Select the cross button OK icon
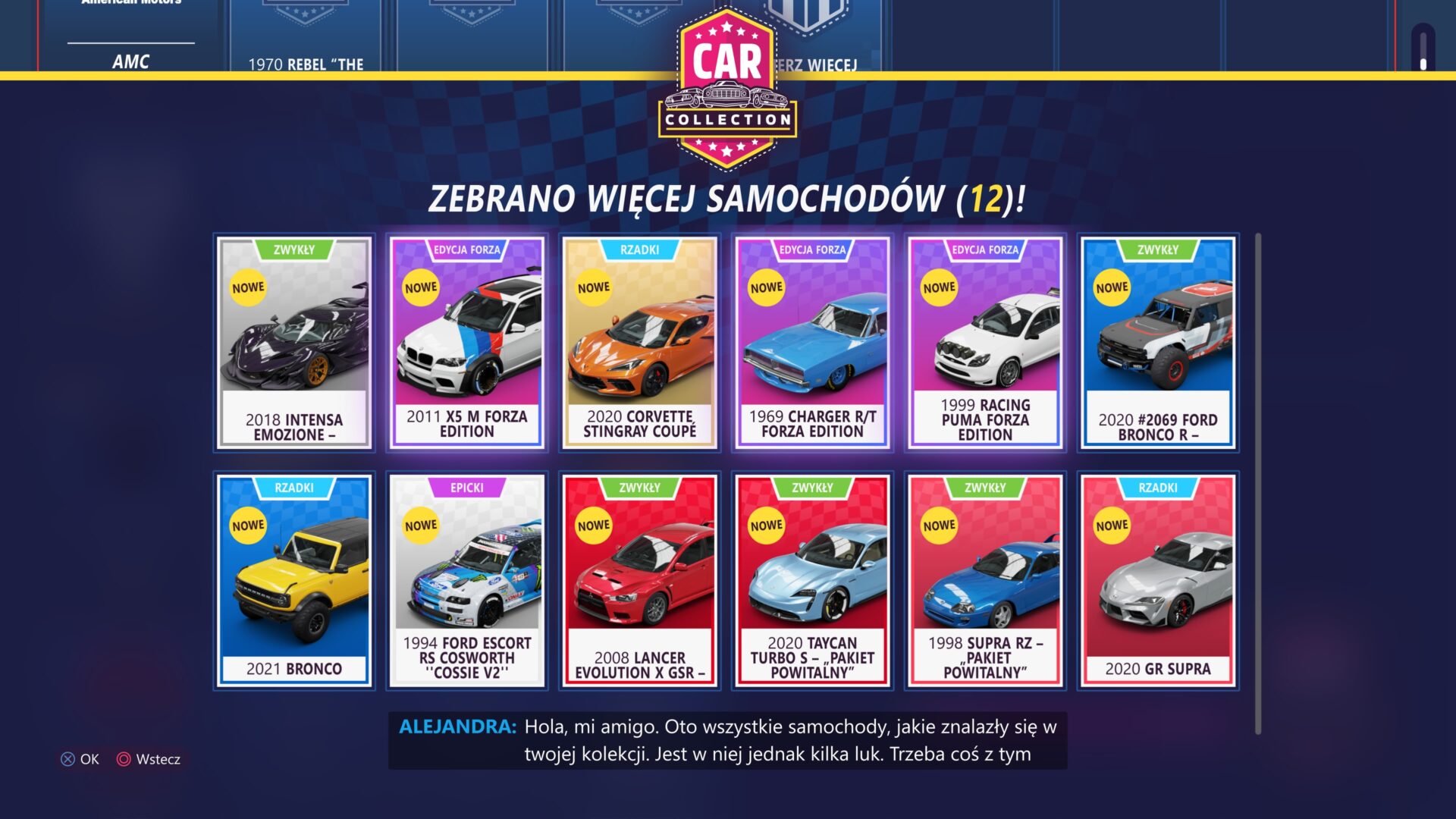The image size is (1456, 819). coord(69,759)
